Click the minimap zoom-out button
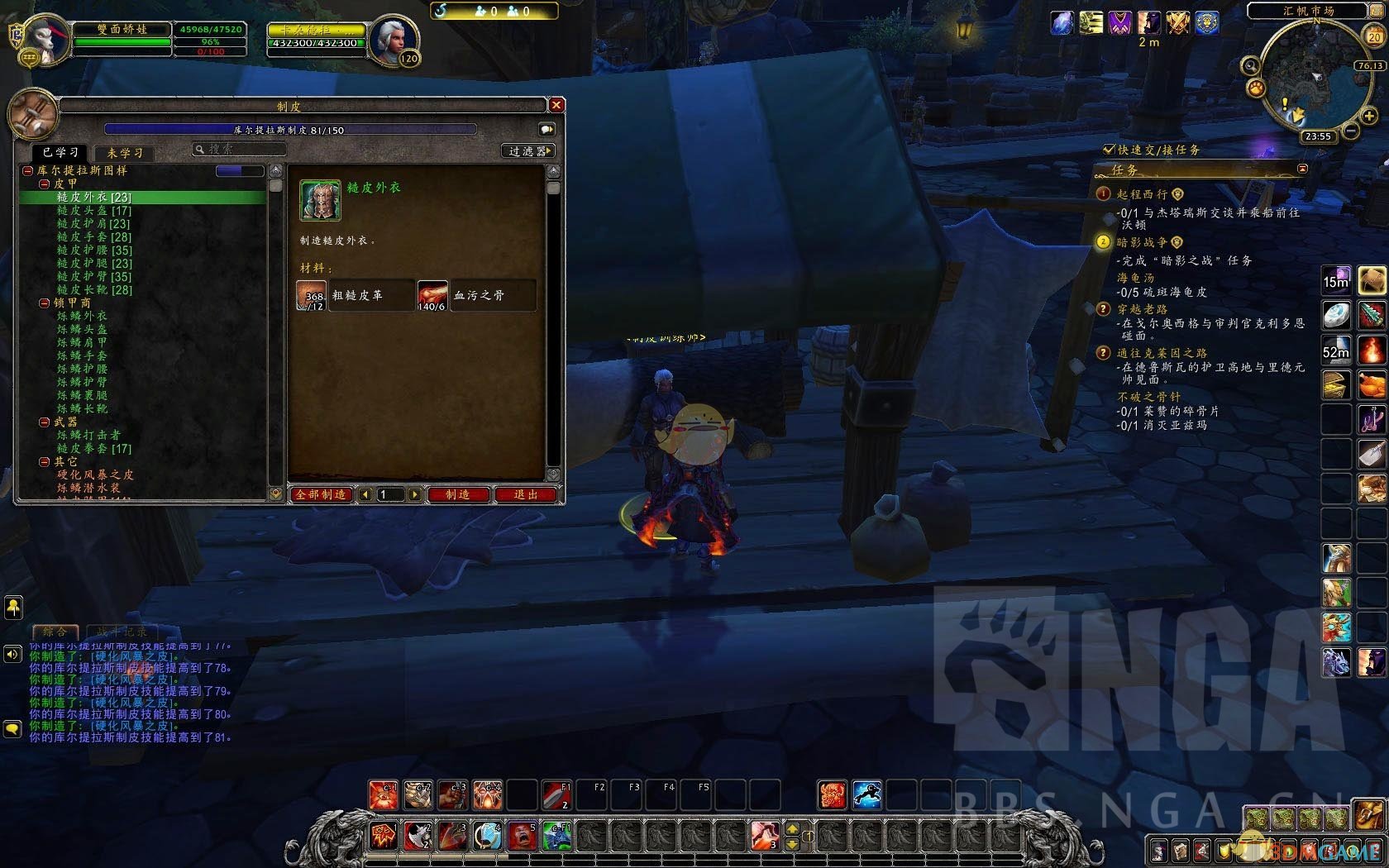 (1350, 131)
